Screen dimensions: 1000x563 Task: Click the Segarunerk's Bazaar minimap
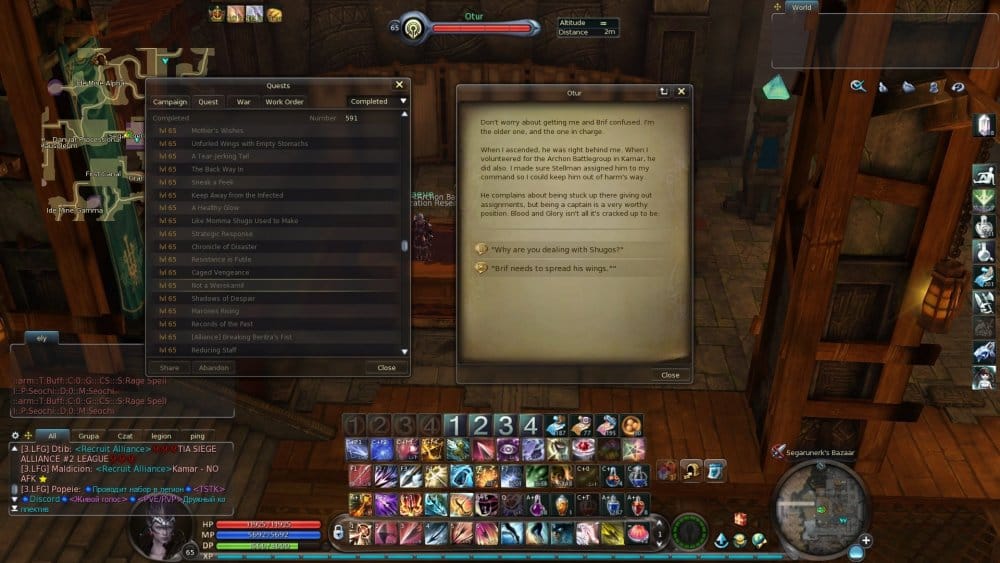(820, 509)
